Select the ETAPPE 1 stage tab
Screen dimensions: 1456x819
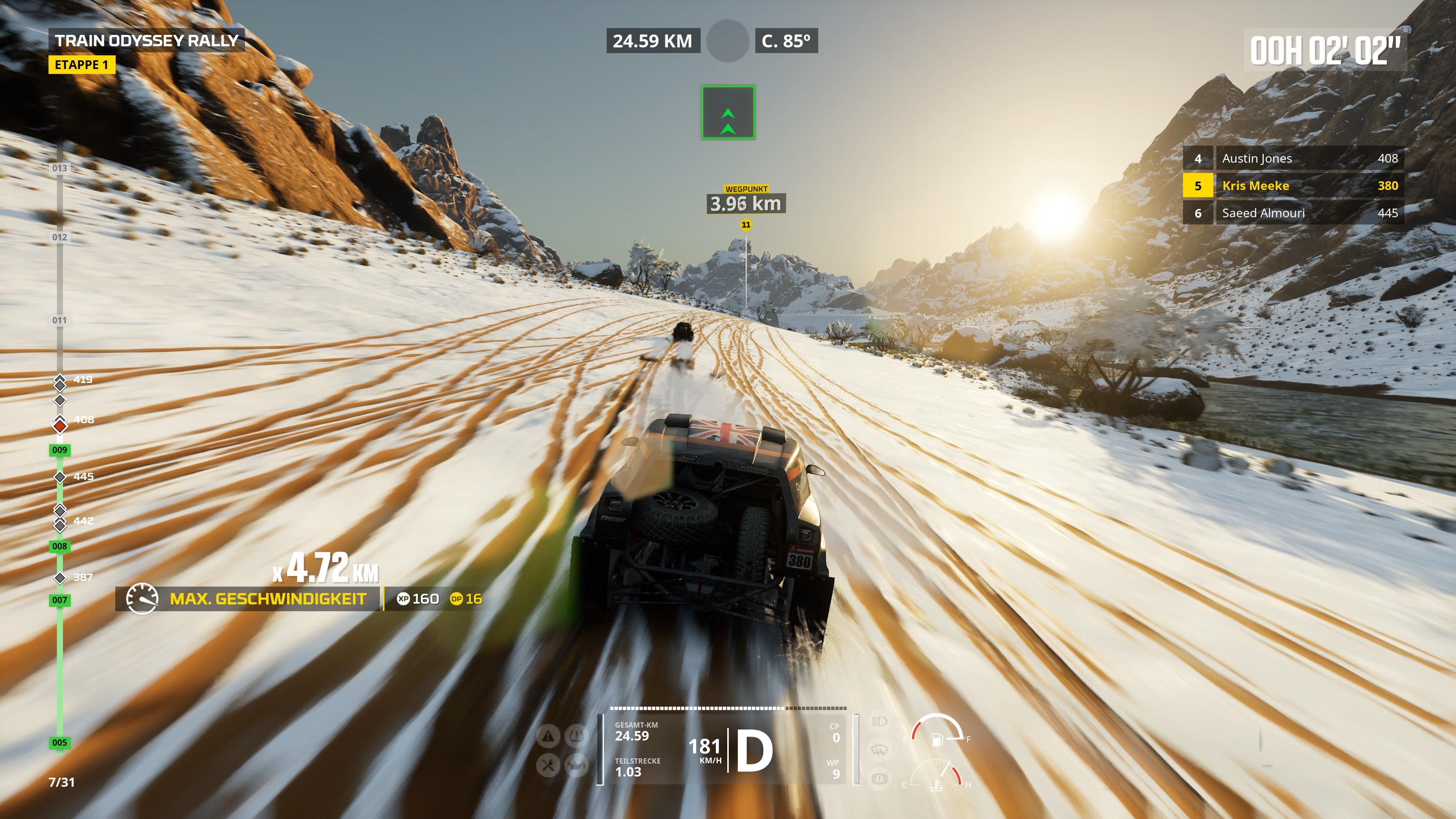pyautogui.click(x=83, y=66)
